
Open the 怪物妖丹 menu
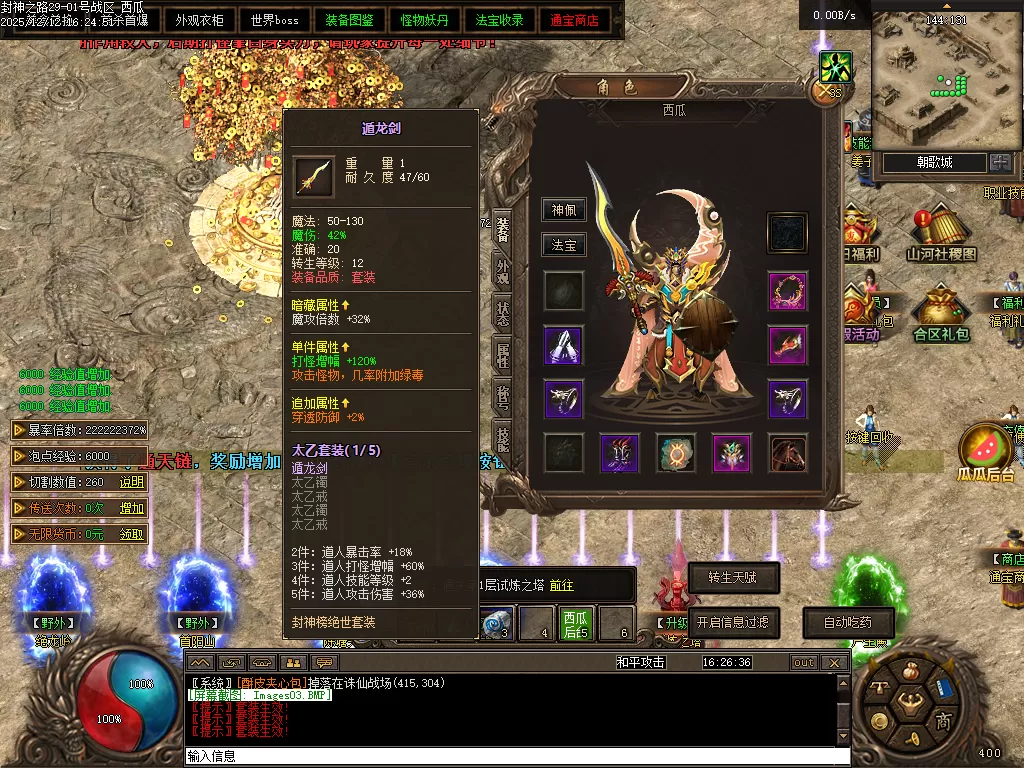coord(424,20)
